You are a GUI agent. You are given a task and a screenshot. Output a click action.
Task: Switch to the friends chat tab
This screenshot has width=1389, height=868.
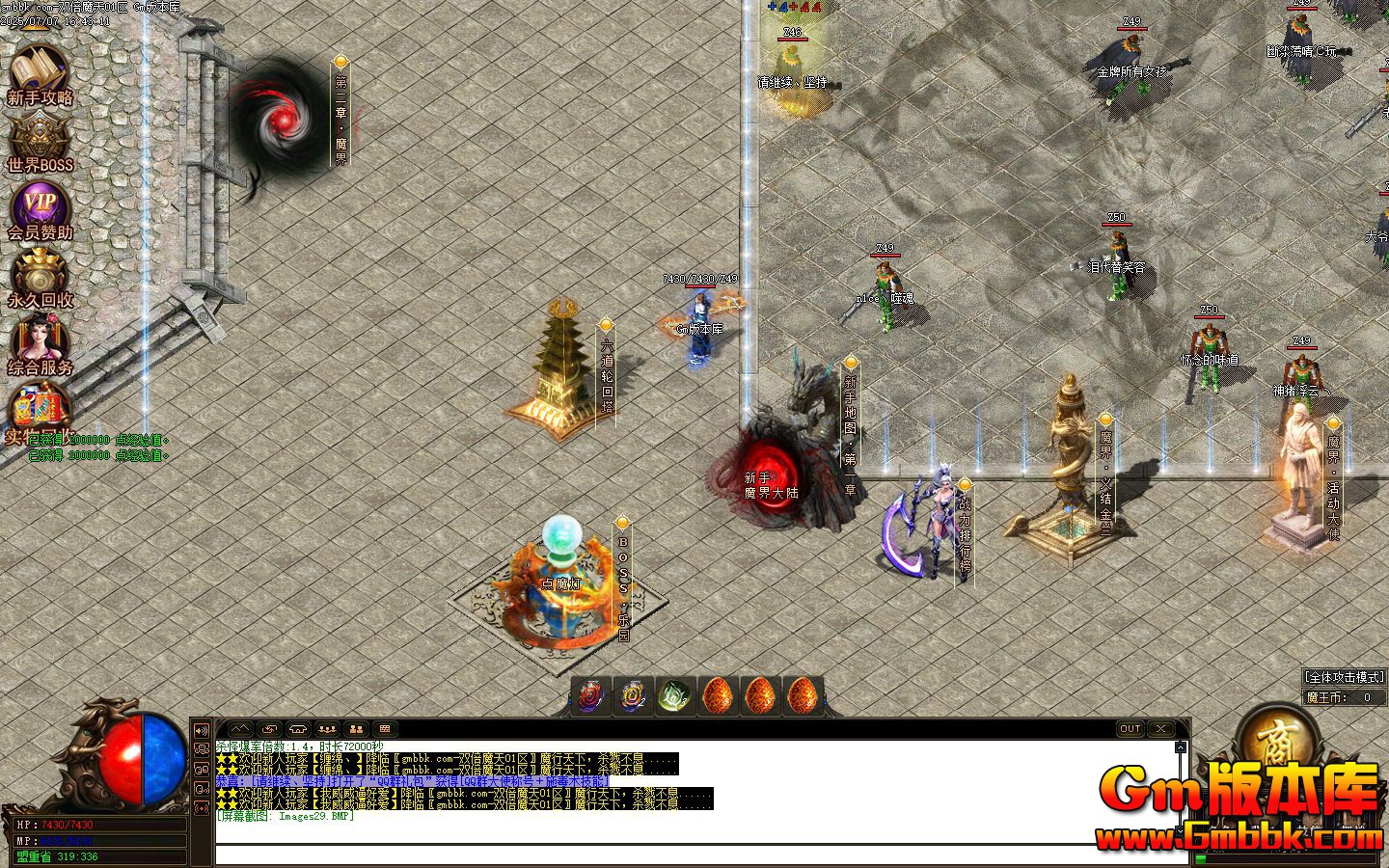tap(355, 728)
